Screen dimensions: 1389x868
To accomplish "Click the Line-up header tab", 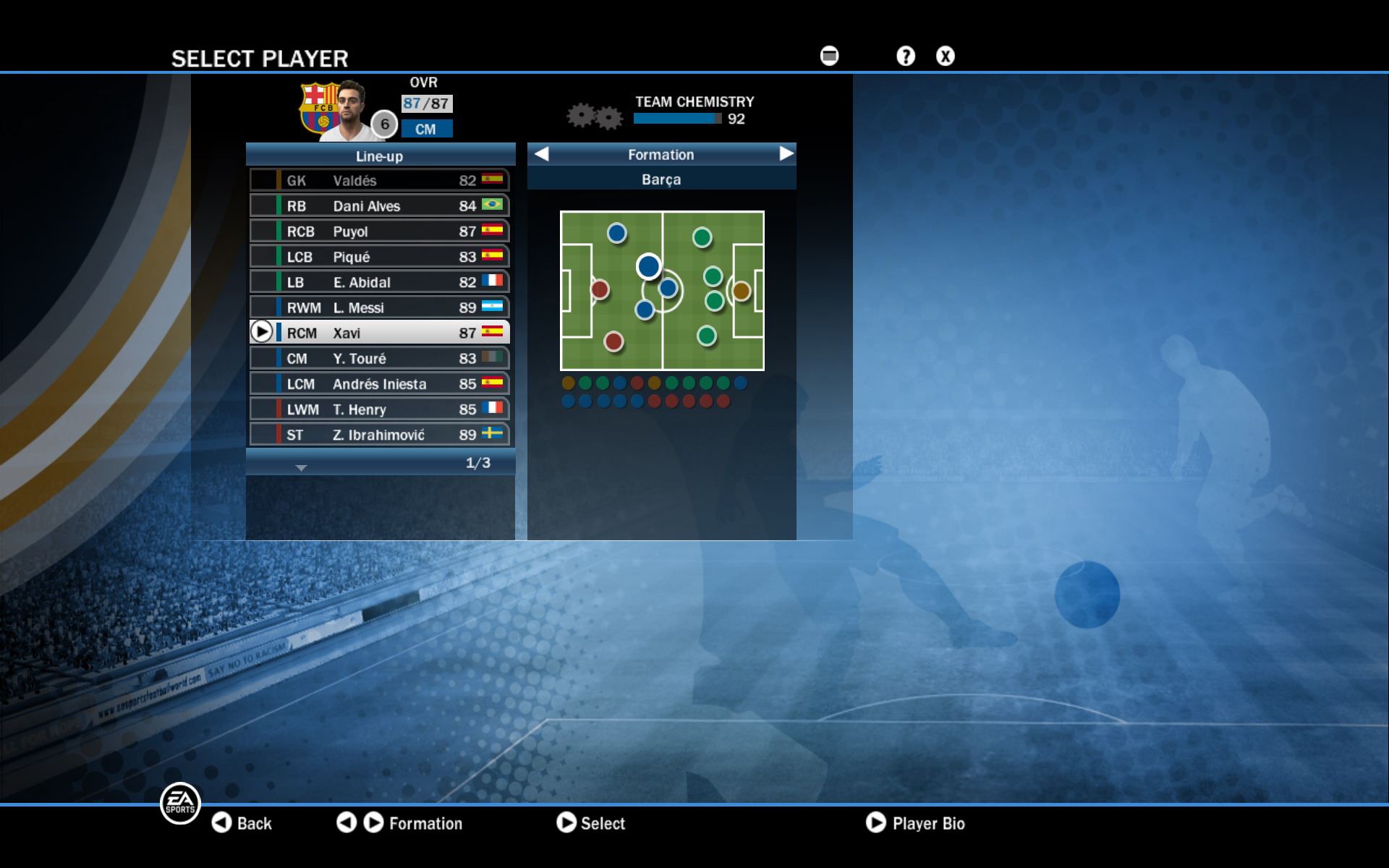I will coord(380,155).
